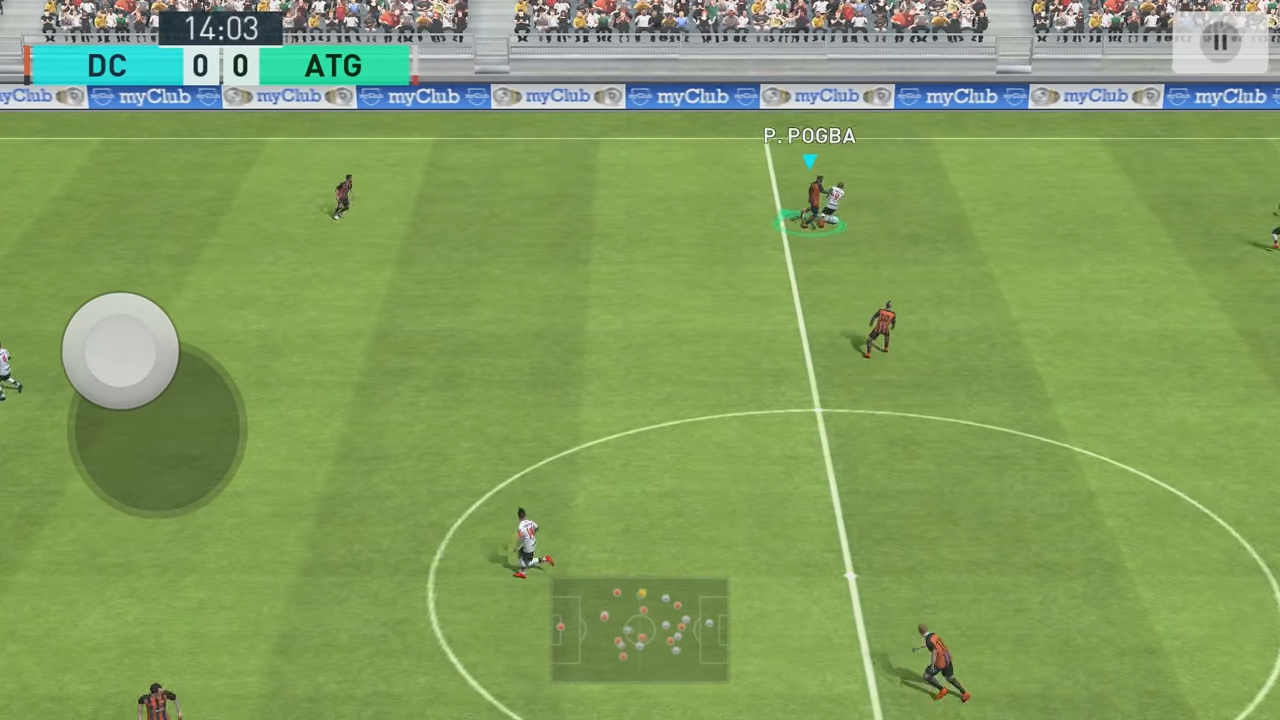The width and height of the screenshot is (1280, 720).
Task: Tap the DC score of zero
Action: [x=200, y=63]
